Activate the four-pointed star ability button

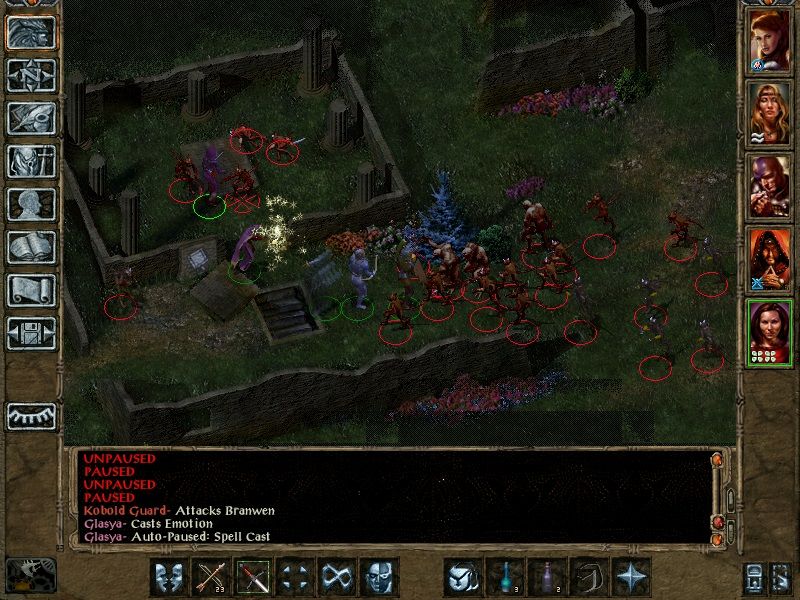tap(630, 577)
